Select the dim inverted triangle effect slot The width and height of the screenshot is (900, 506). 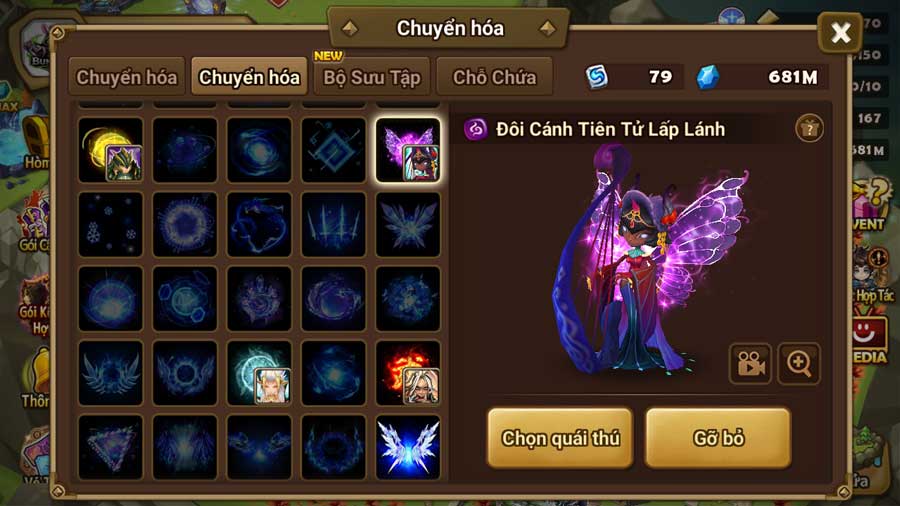110,446
